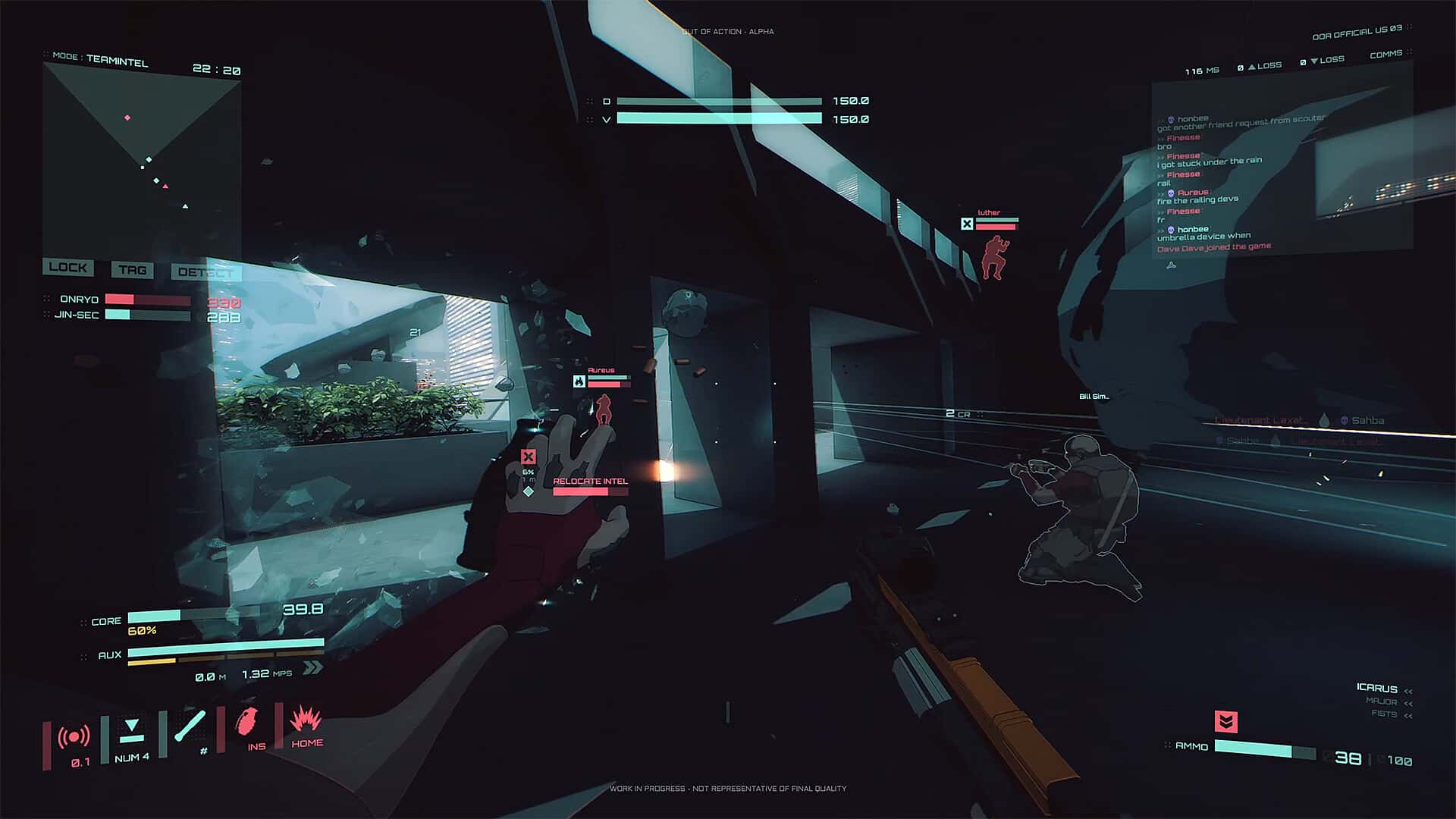The image size is (1456, 819).
Task: Trigger the red explosion burst ability
Action: [306, 718]
